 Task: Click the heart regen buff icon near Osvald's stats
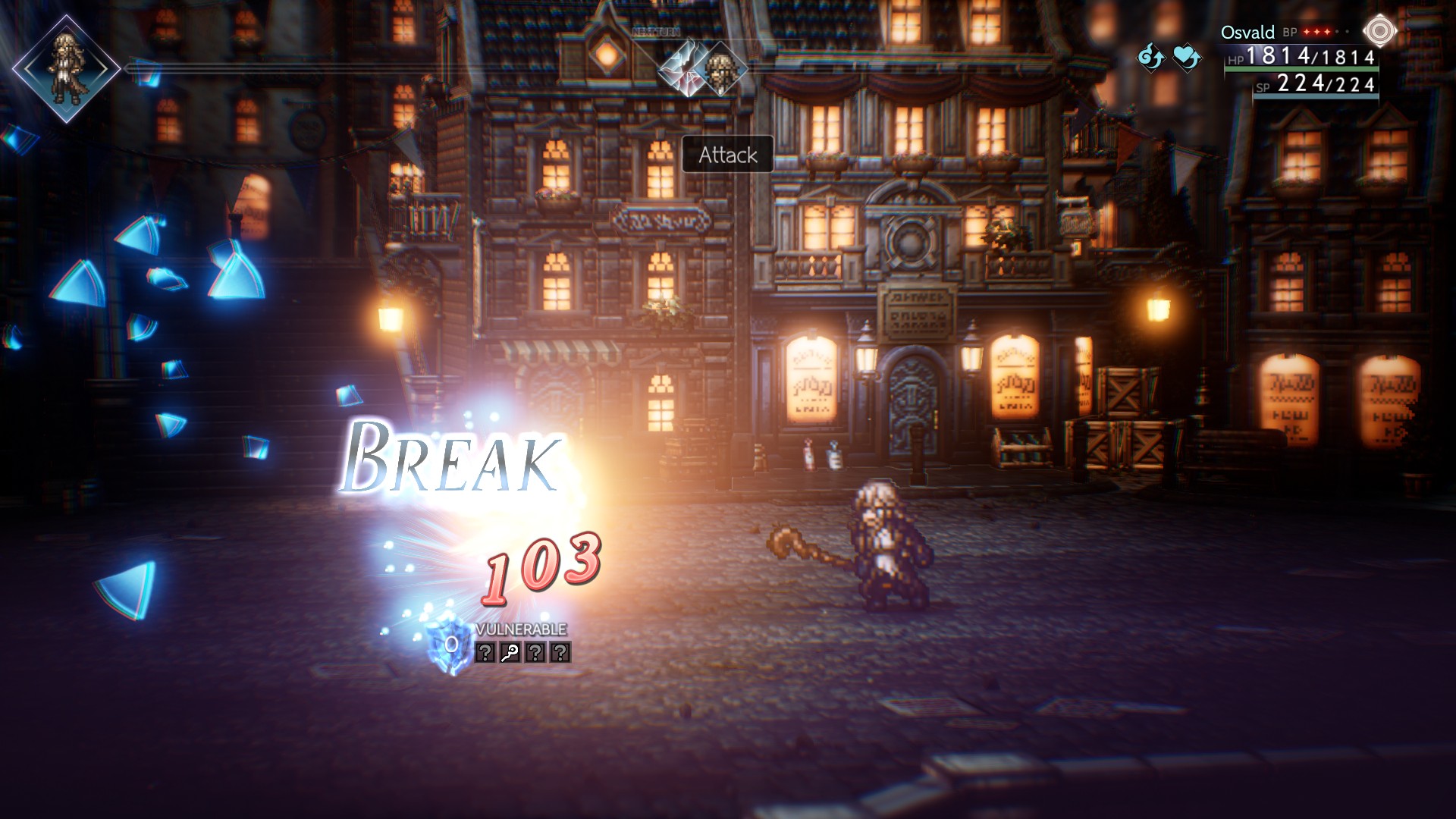(x=1186, y=58)
